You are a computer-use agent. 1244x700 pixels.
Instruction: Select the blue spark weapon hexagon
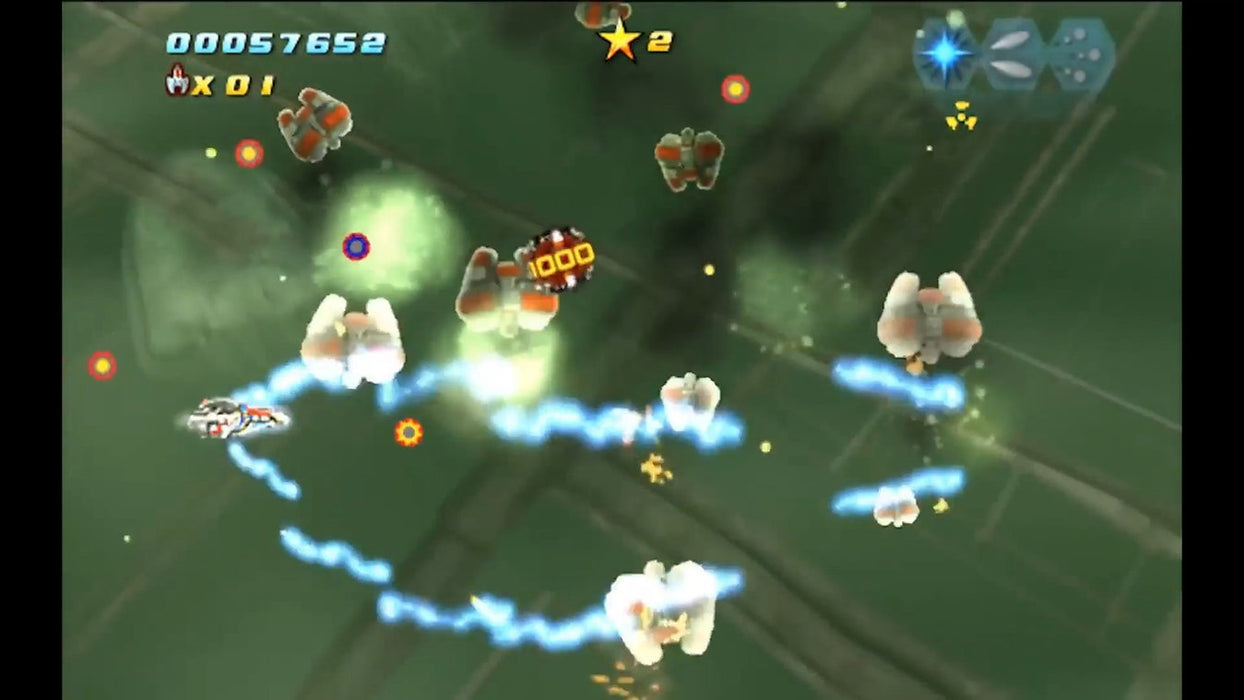[x=945, y=53]
